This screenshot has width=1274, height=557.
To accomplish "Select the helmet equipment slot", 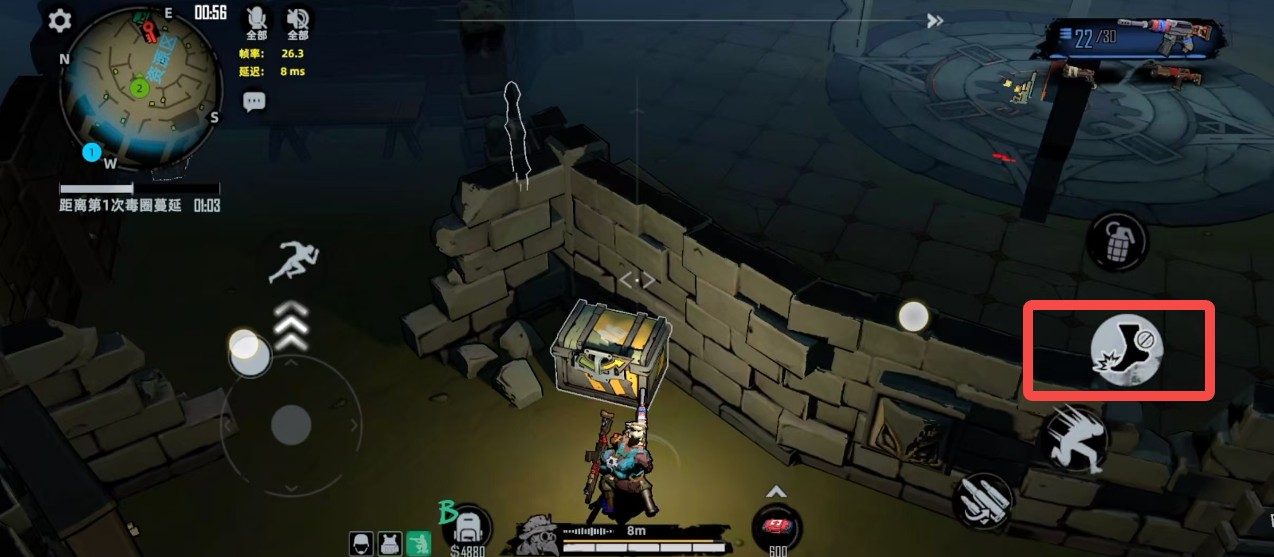I will pos(361,543).
